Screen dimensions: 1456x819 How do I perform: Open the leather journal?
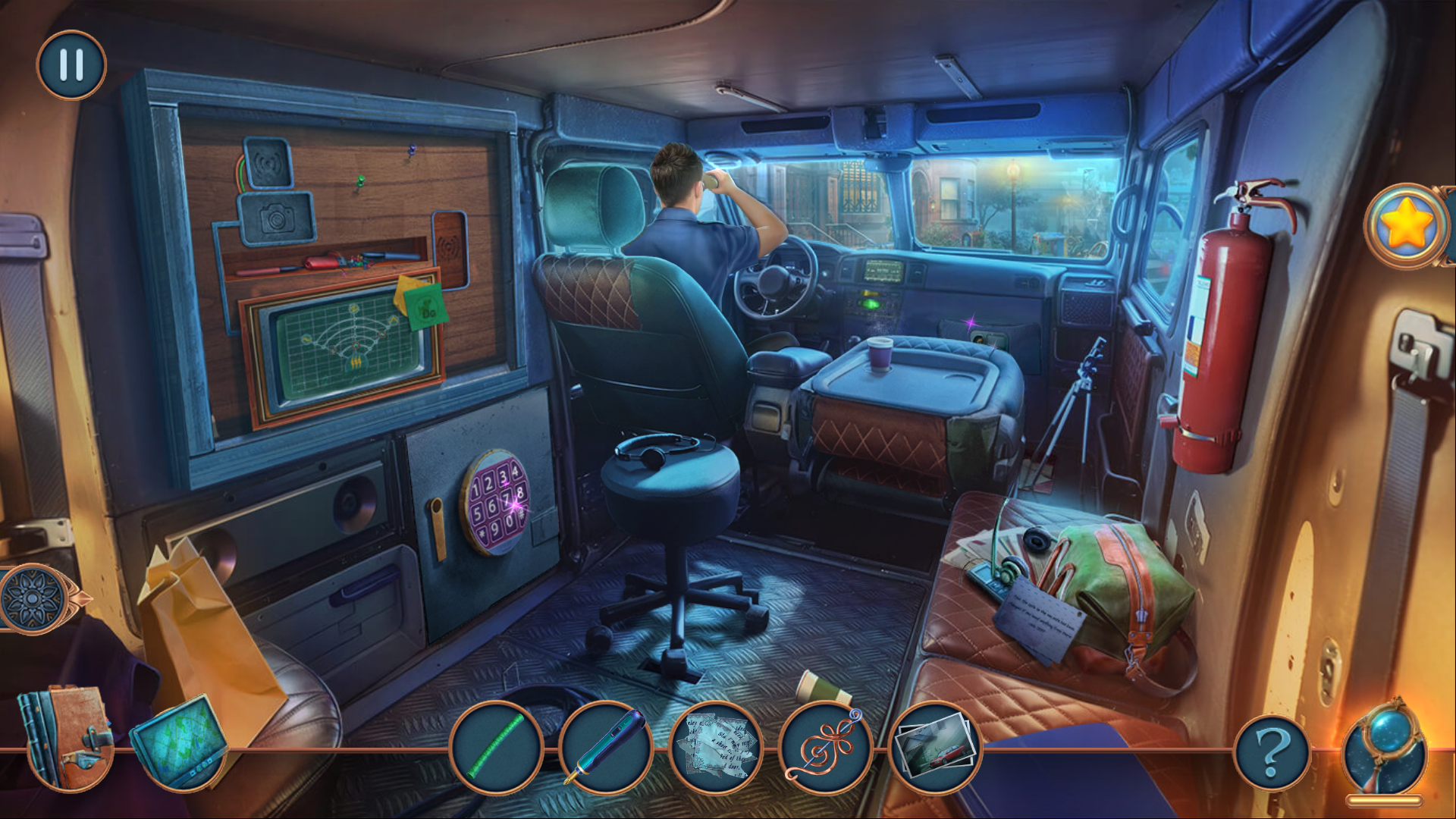click(x=67, y=738)
